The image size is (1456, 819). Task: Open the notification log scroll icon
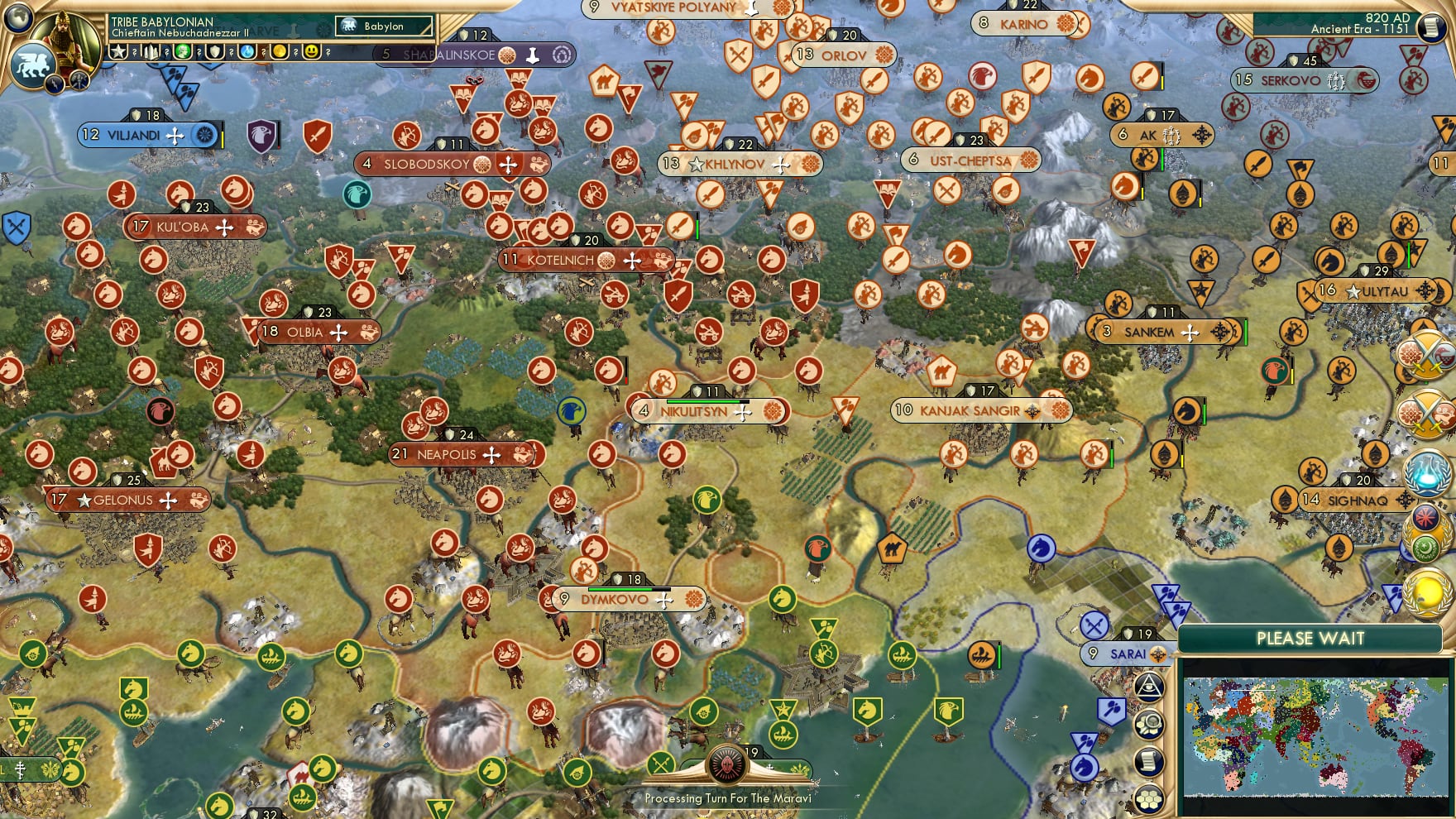coord(1151,759)
